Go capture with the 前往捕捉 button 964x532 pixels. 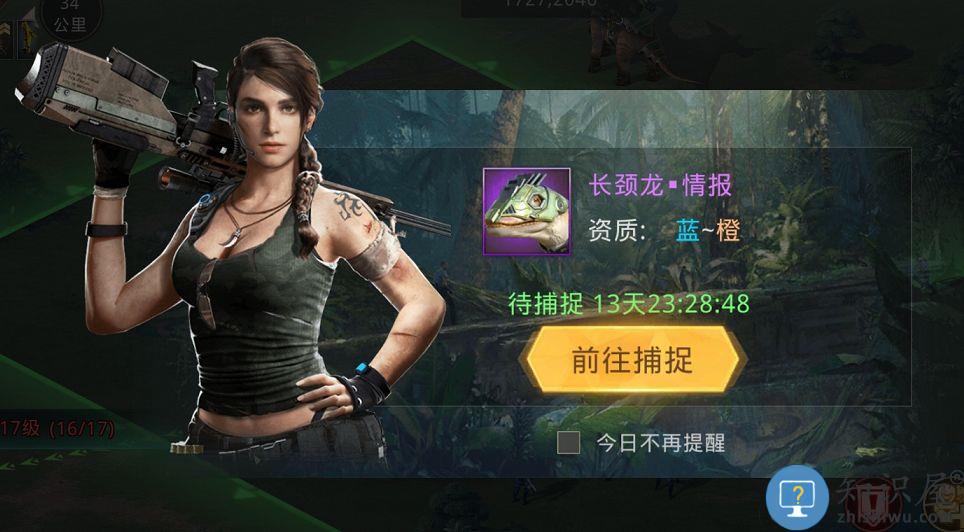[632, 360]
